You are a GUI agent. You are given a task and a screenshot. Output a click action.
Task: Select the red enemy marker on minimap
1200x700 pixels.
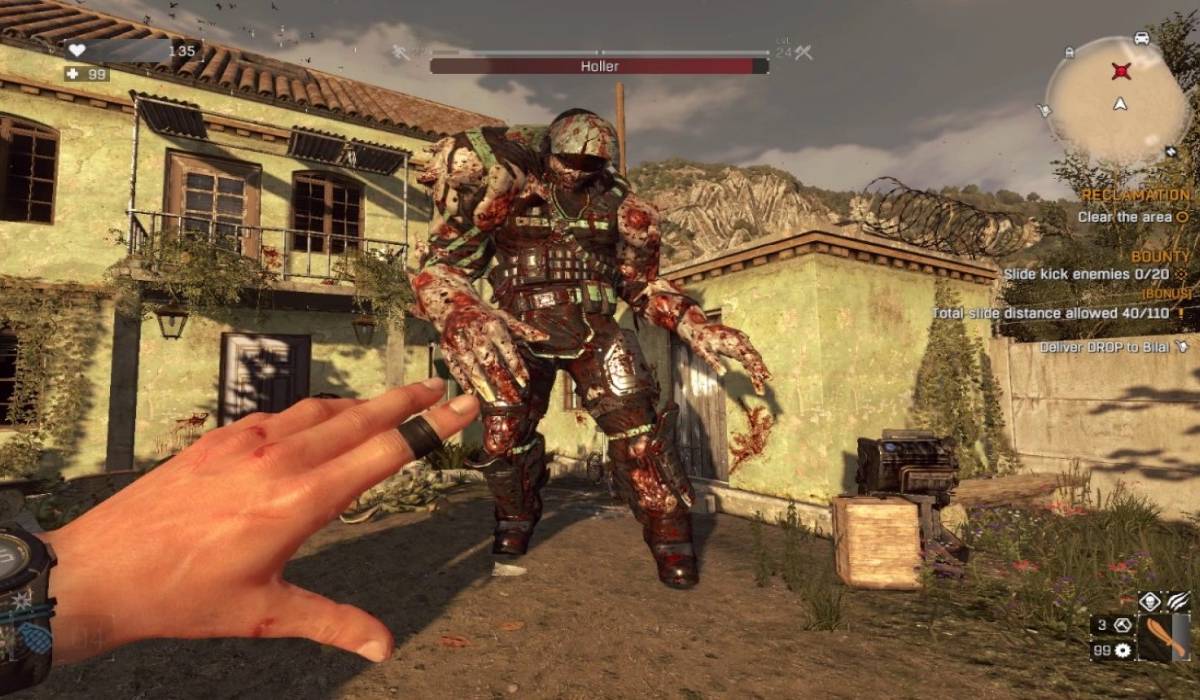pyautogui.click(x=1121, y=71)
